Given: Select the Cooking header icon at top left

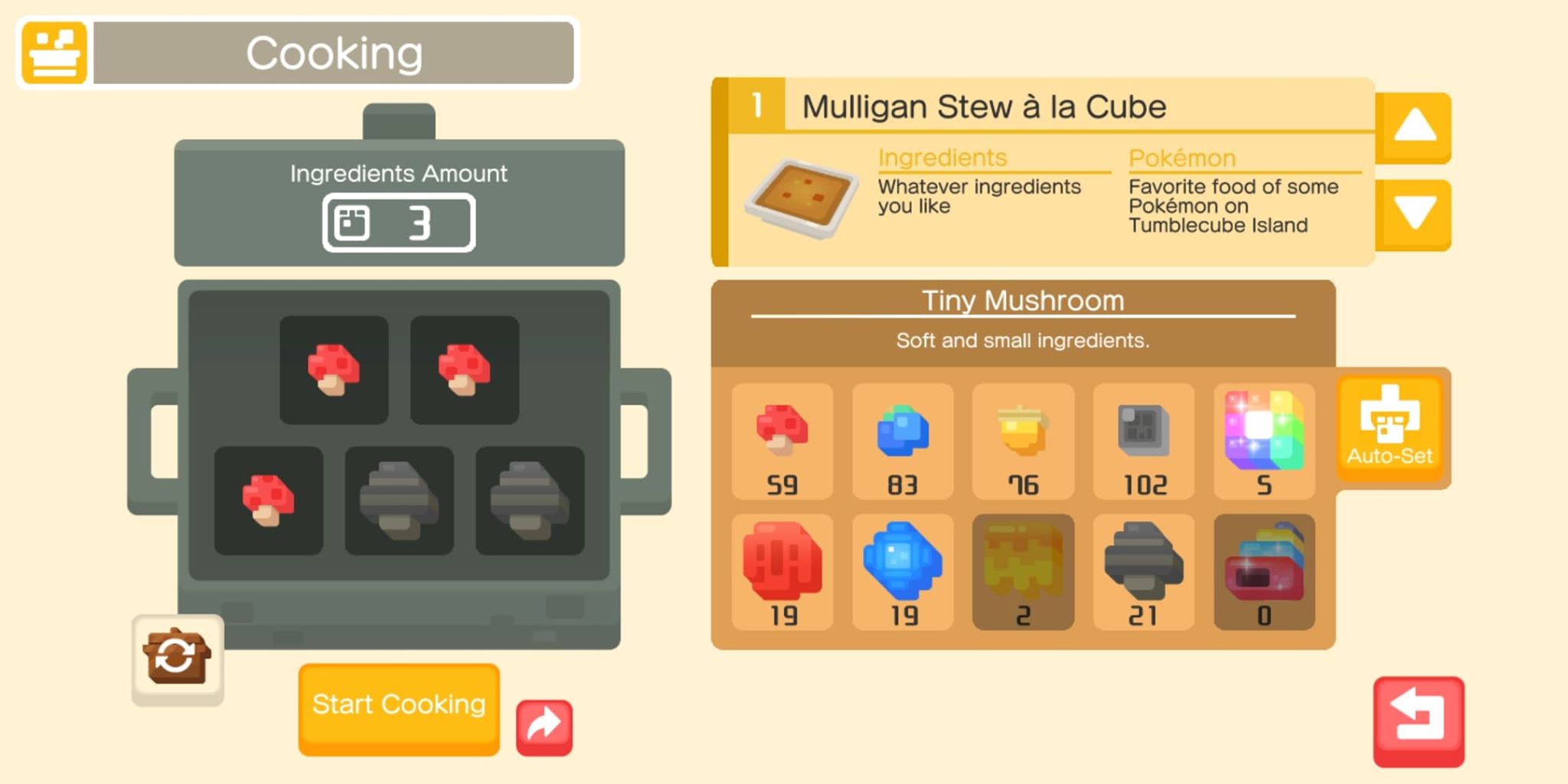Looking at the screenshot, I should 54,51.
